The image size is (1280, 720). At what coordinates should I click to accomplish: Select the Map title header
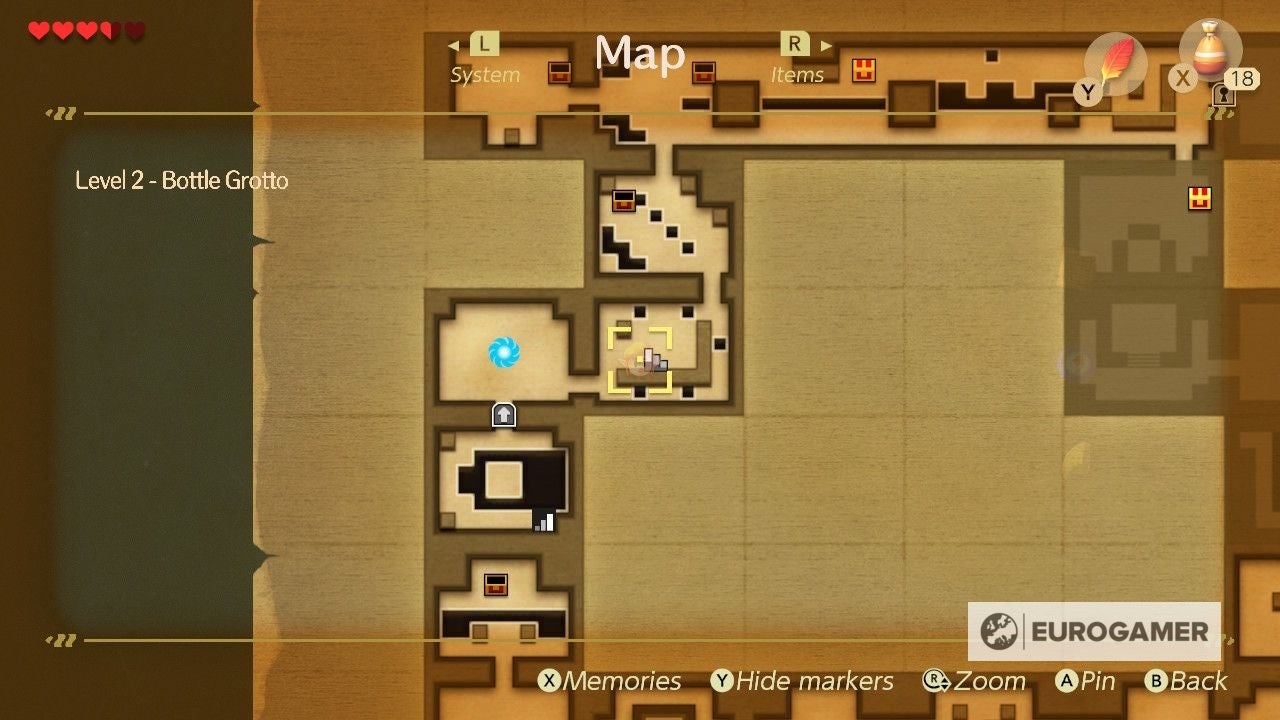[x=639, y=55]
